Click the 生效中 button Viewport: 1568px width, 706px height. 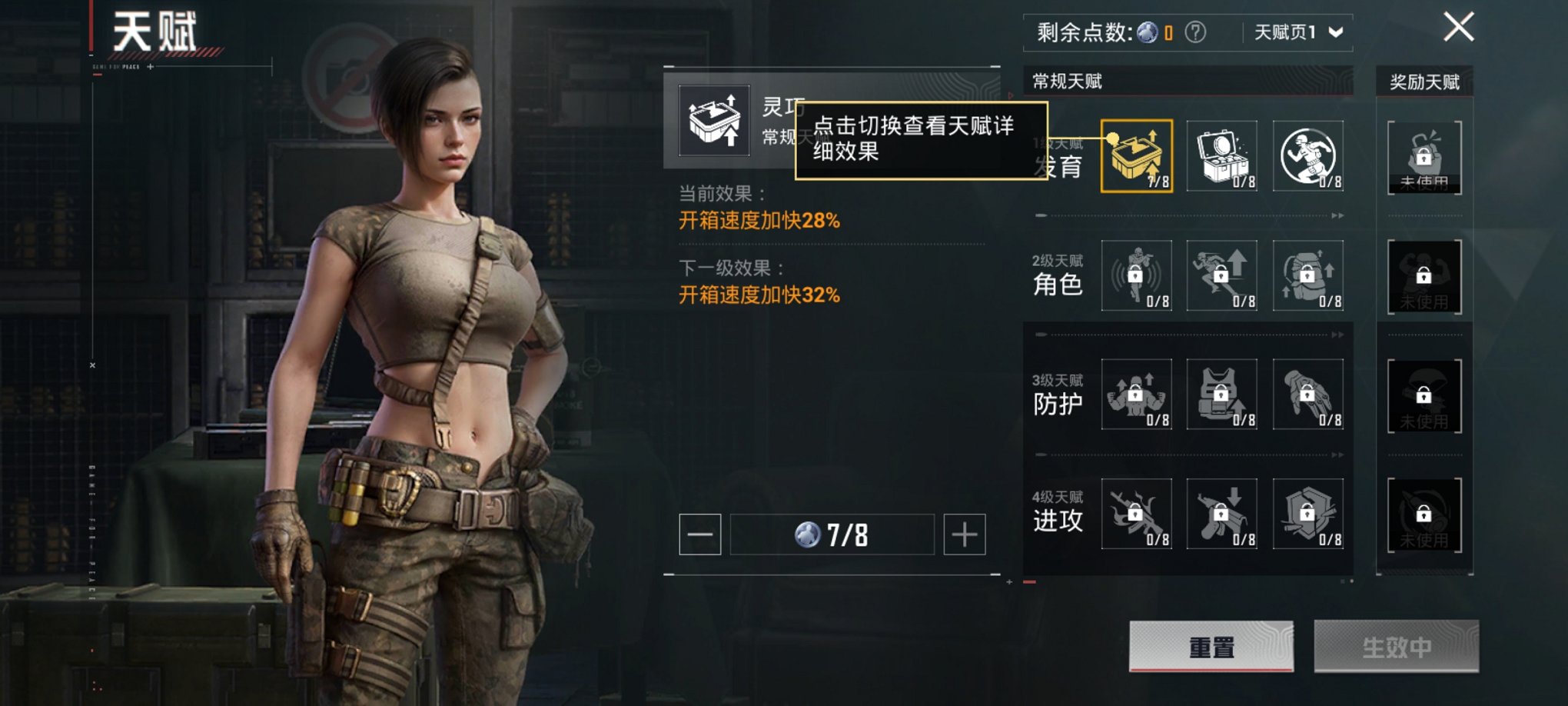1396,647
